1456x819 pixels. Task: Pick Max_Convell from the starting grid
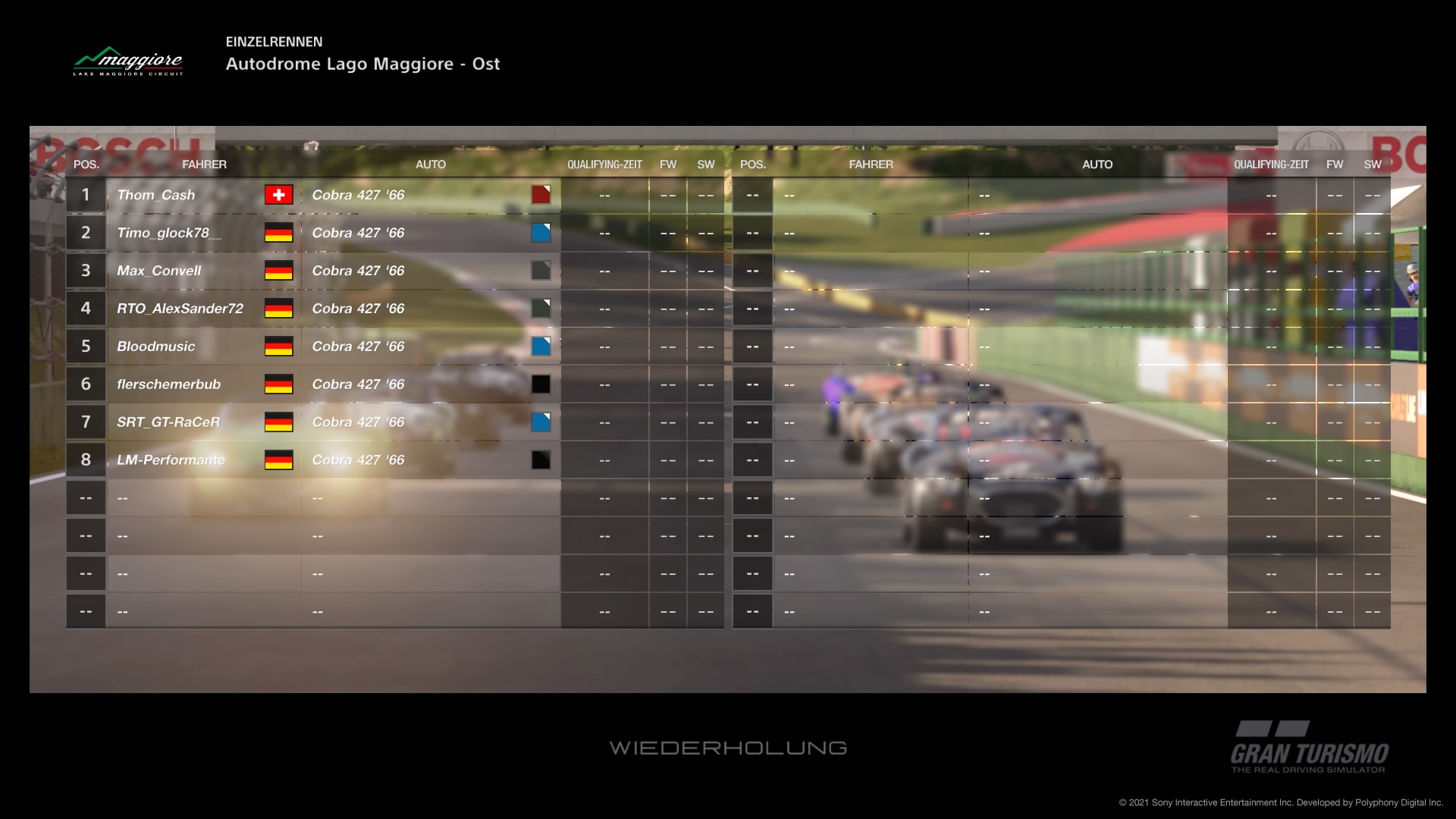pos(159,271)
